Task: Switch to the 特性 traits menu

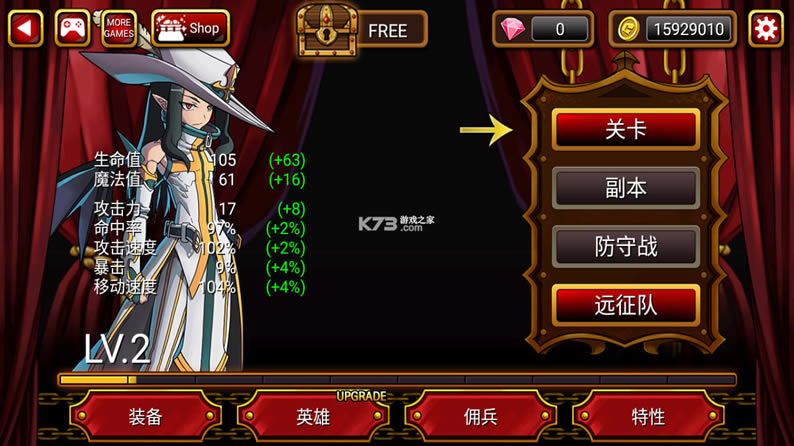Action: pos(648,416)
